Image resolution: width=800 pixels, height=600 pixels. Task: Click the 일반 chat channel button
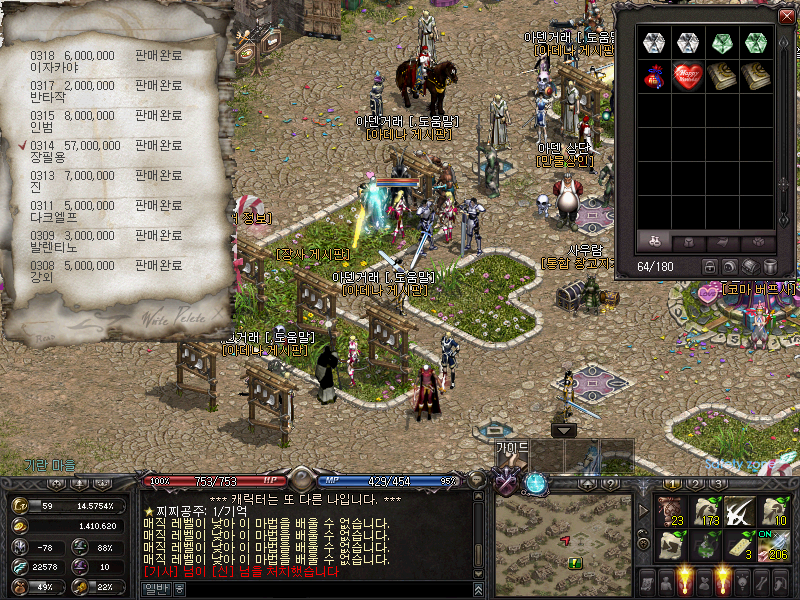[156, 590]
